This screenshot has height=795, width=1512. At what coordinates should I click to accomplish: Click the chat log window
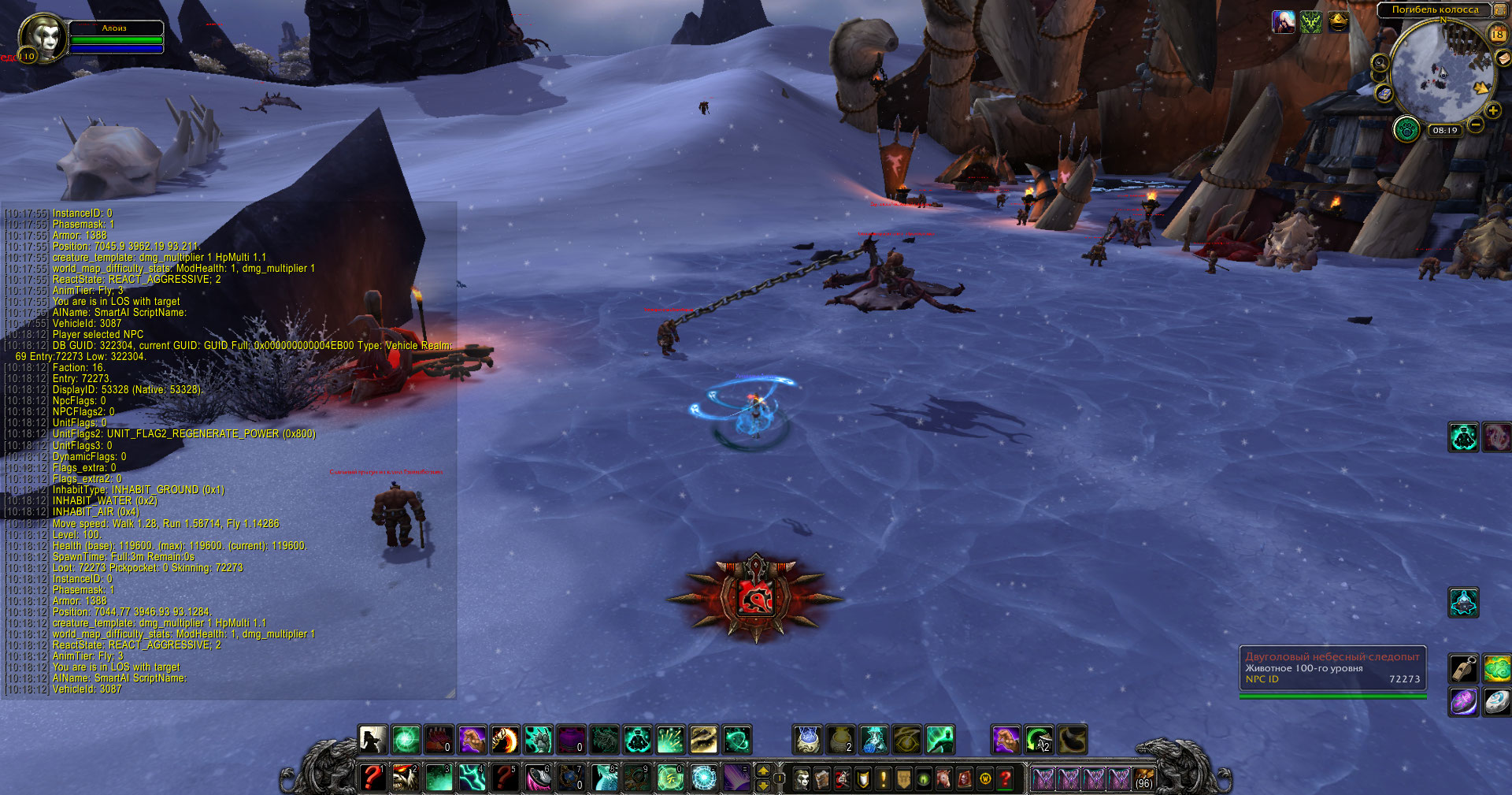point(228,449)
